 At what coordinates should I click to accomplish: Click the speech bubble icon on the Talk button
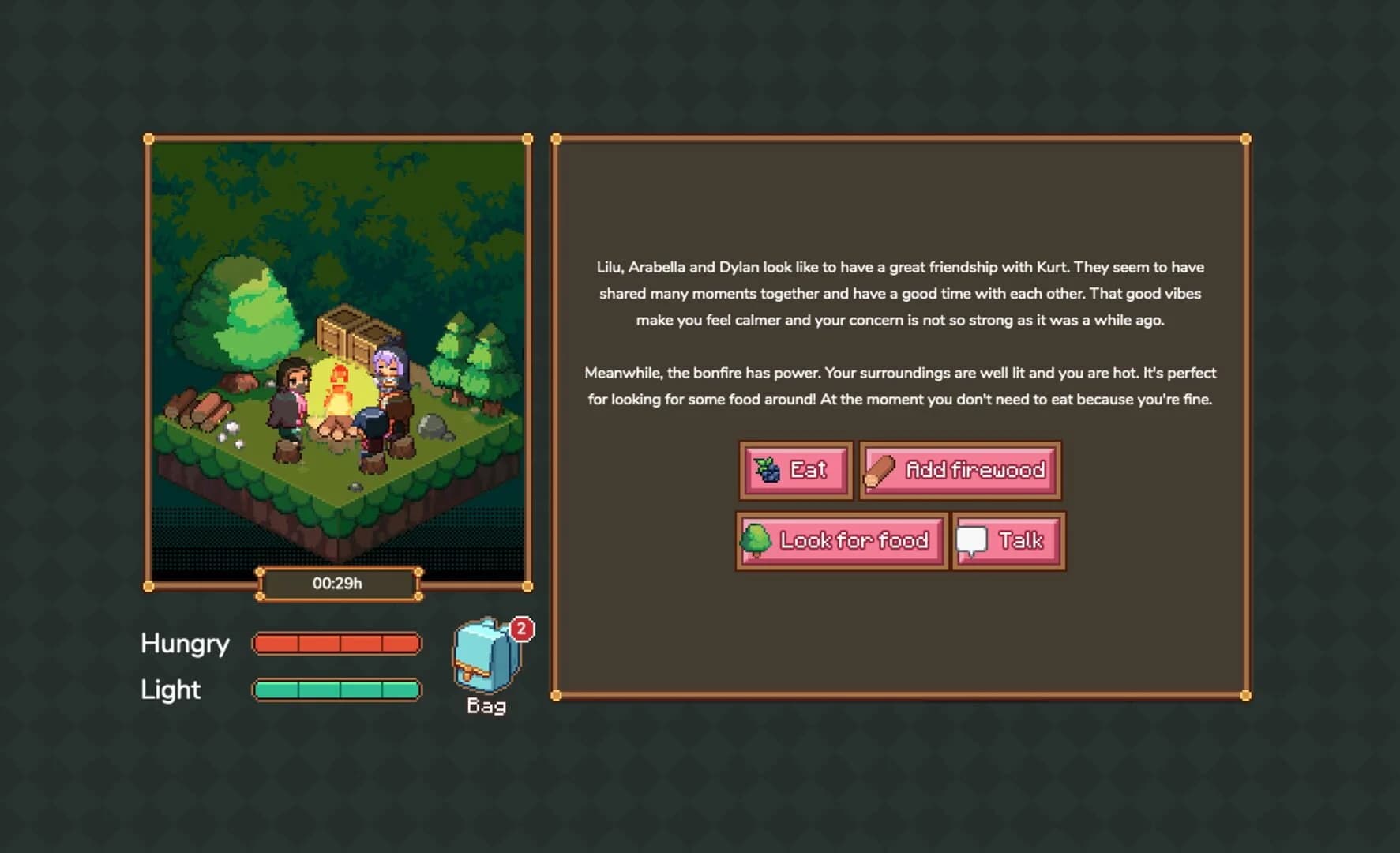click(x=973, y=540)
